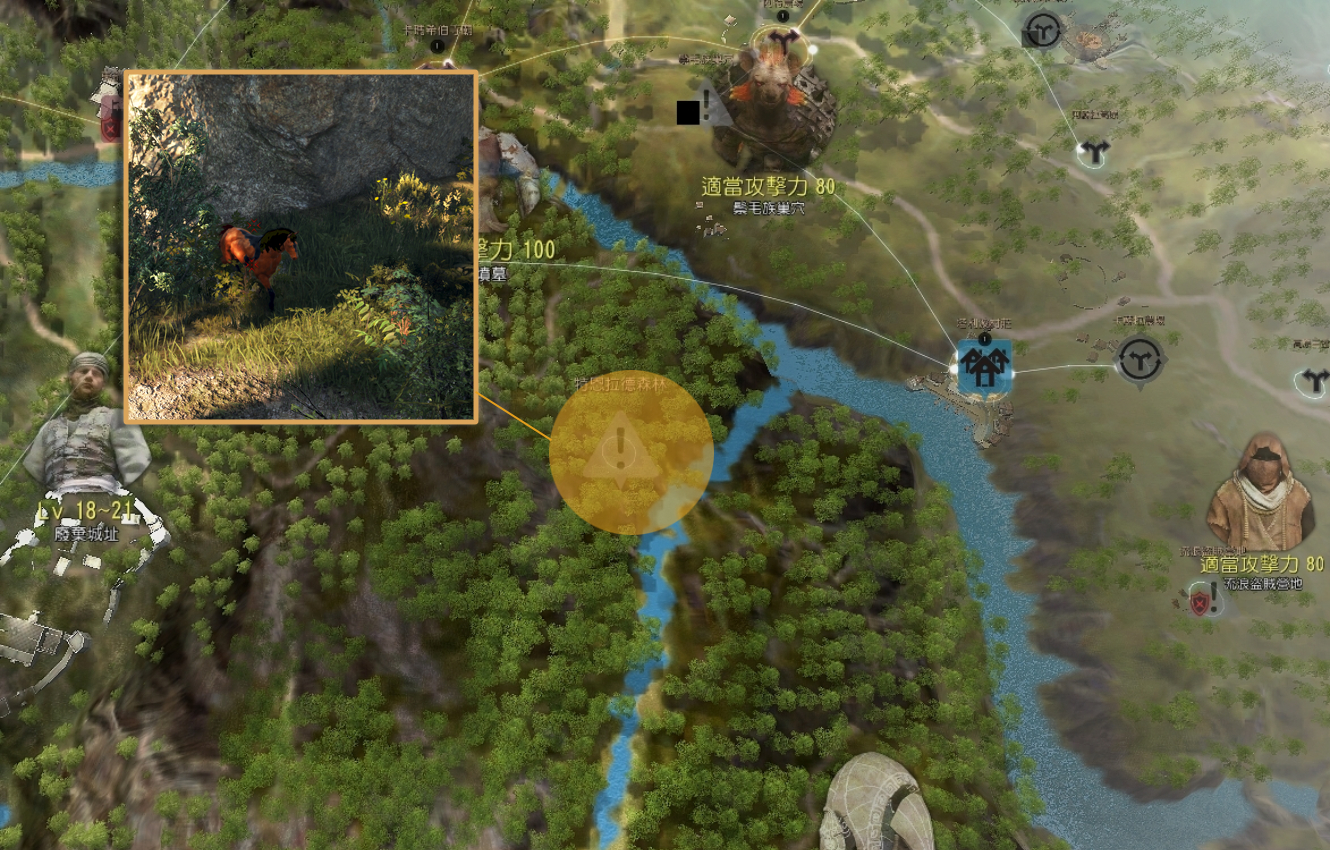Click the red shield danger icon
The width and height of the screenshot is (1330, 850).
point(1200,602)
